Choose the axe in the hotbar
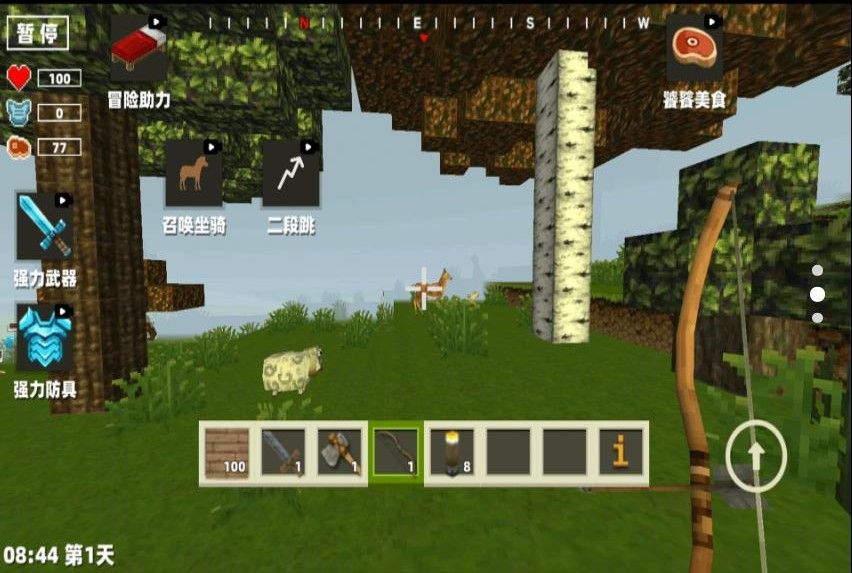The image size is (852, 573). [339, 453]
